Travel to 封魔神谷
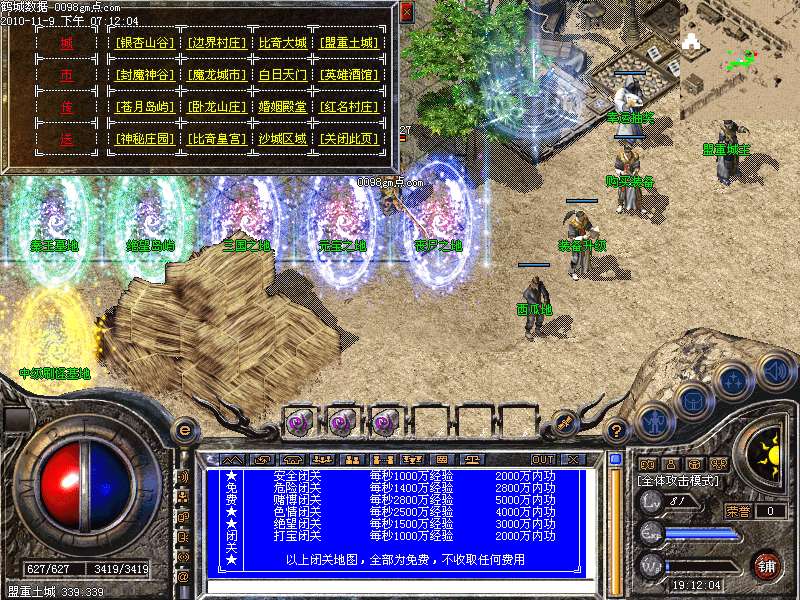800x600 pixels. click(144, 75)
